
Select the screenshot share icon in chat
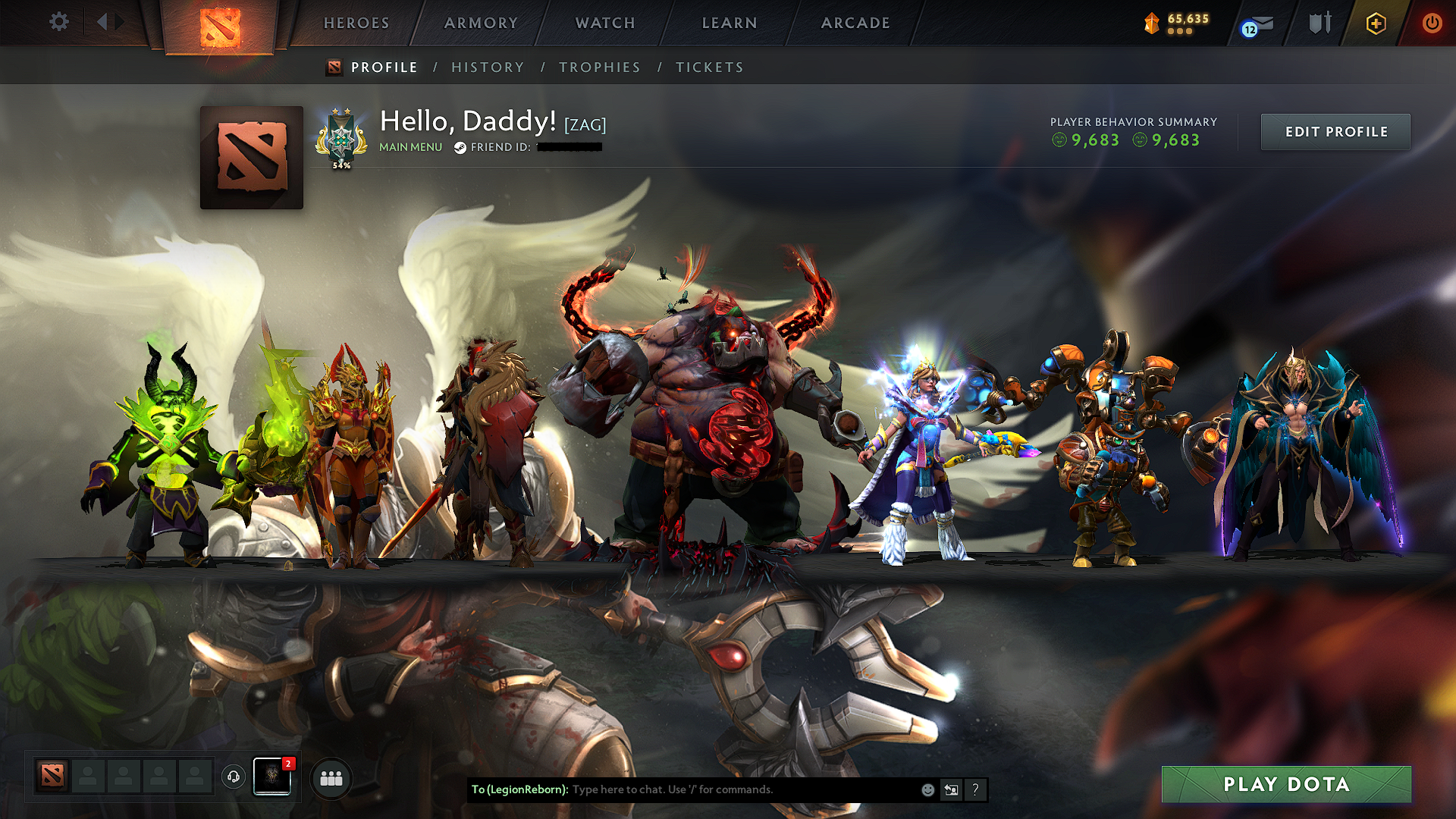[x=951, y=789]
